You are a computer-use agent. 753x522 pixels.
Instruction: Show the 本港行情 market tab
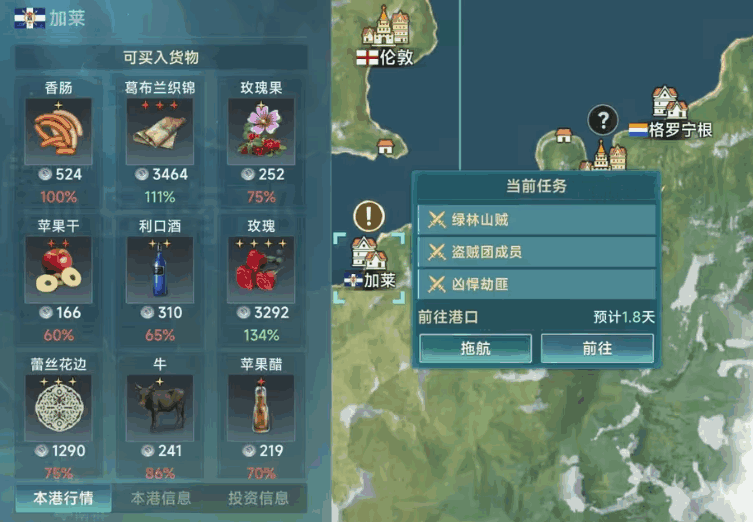point(62,497)
